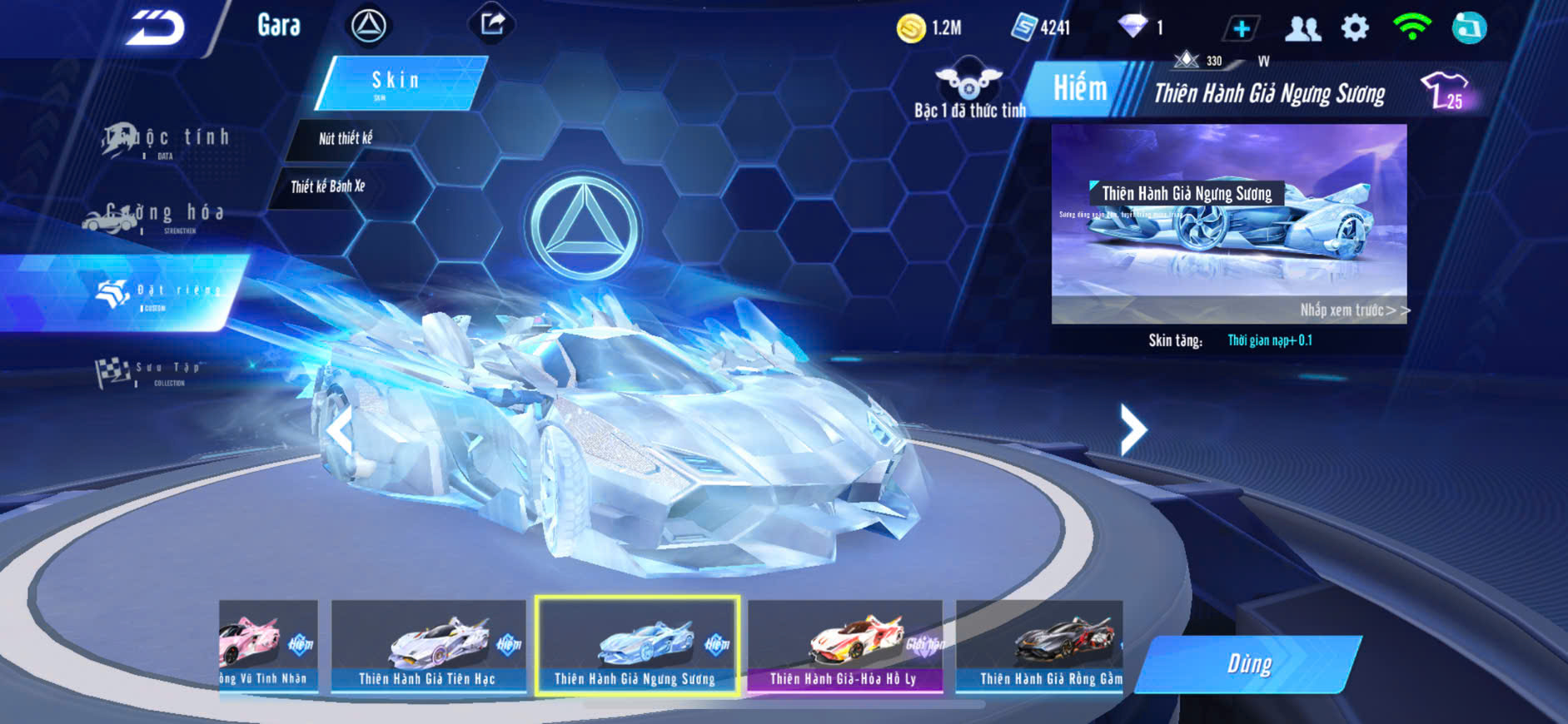Image resolution: width=1568 pixels, height=724 pixels.
Task: Select the pink Vũ Tình Nhân skin
Action: [x=266, y=647]
